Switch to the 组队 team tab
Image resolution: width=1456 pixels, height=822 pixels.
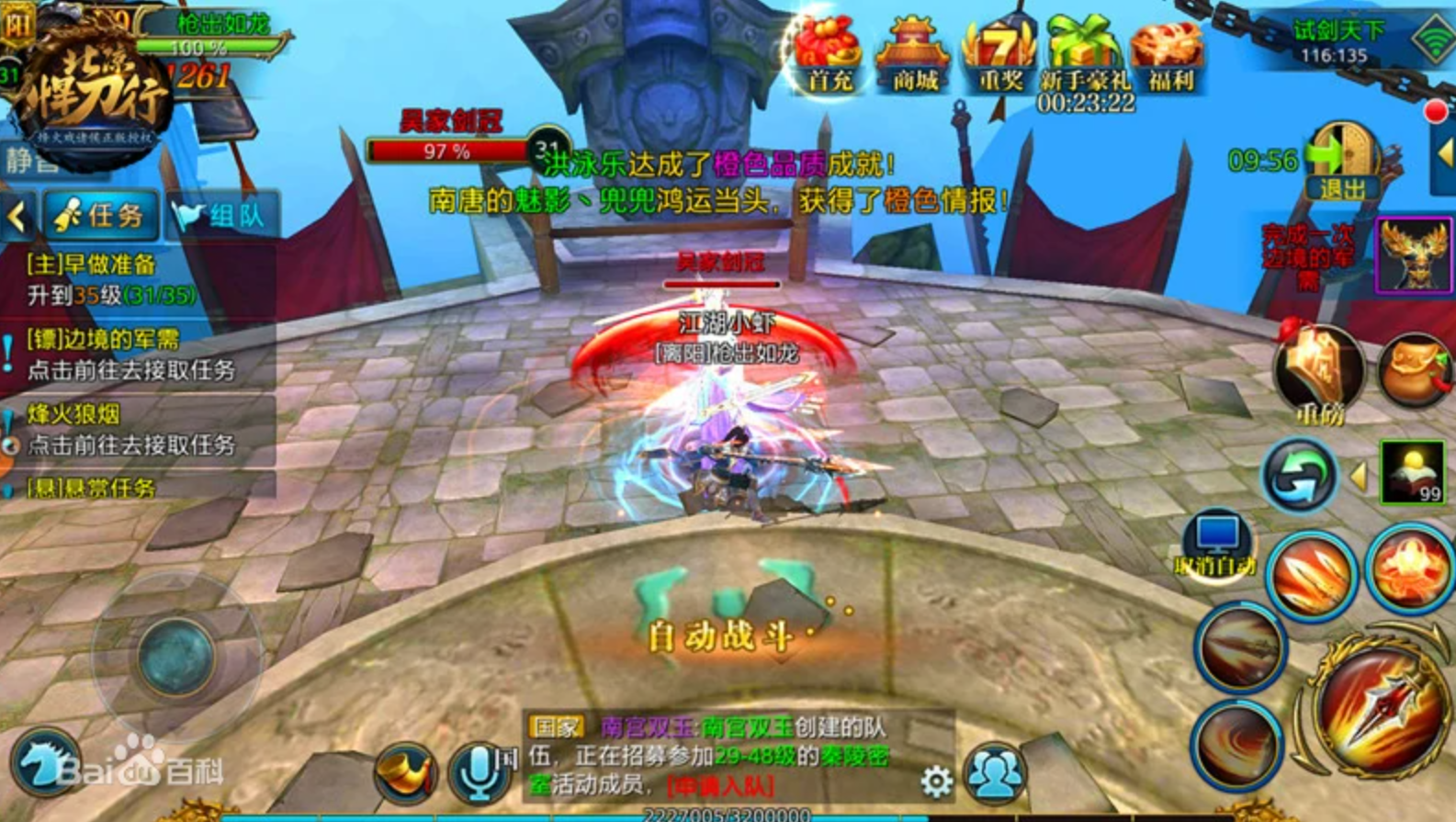pos(220,216)
